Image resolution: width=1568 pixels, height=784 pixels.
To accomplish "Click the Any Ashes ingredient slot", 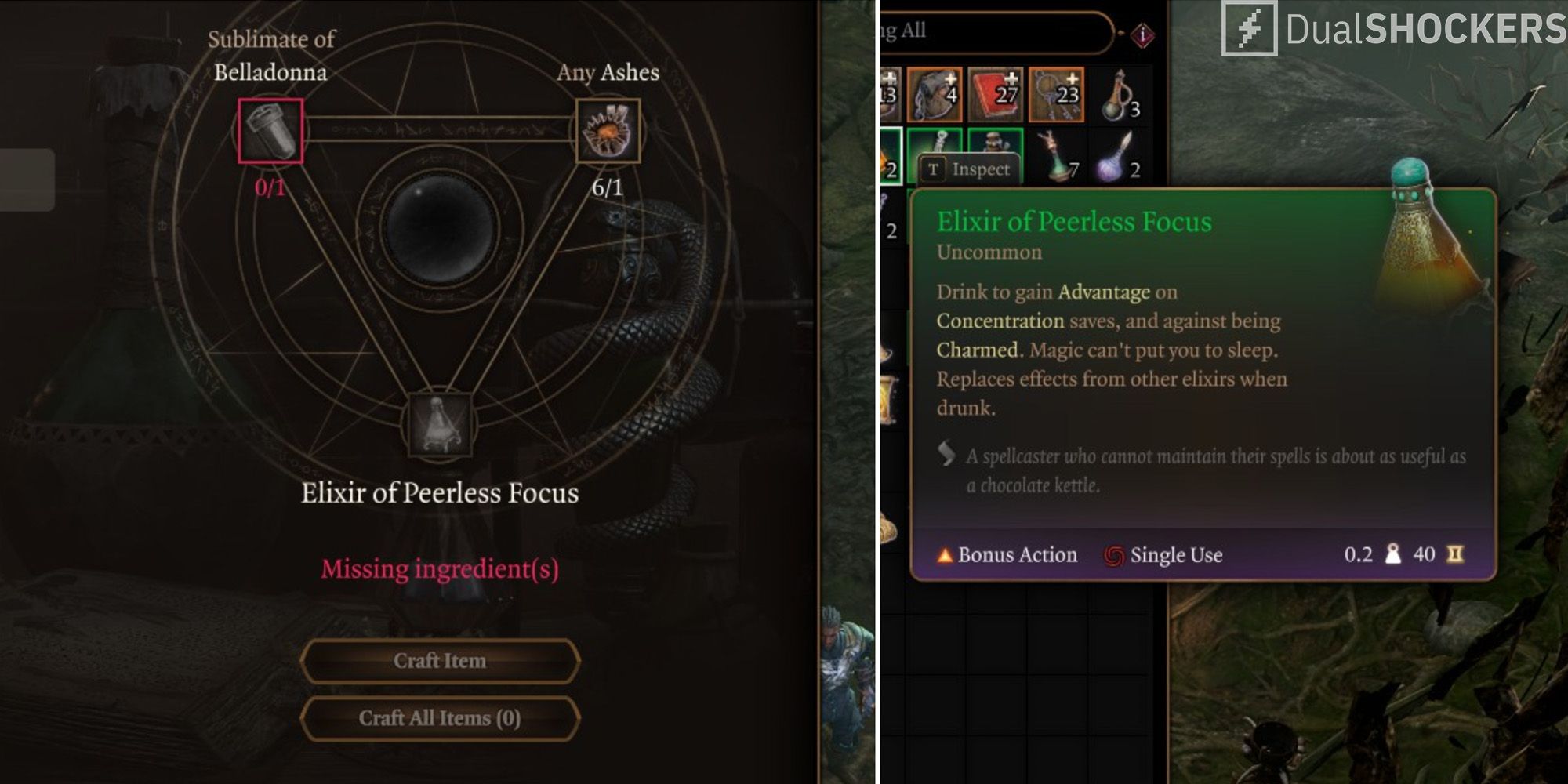I will 608,130.
